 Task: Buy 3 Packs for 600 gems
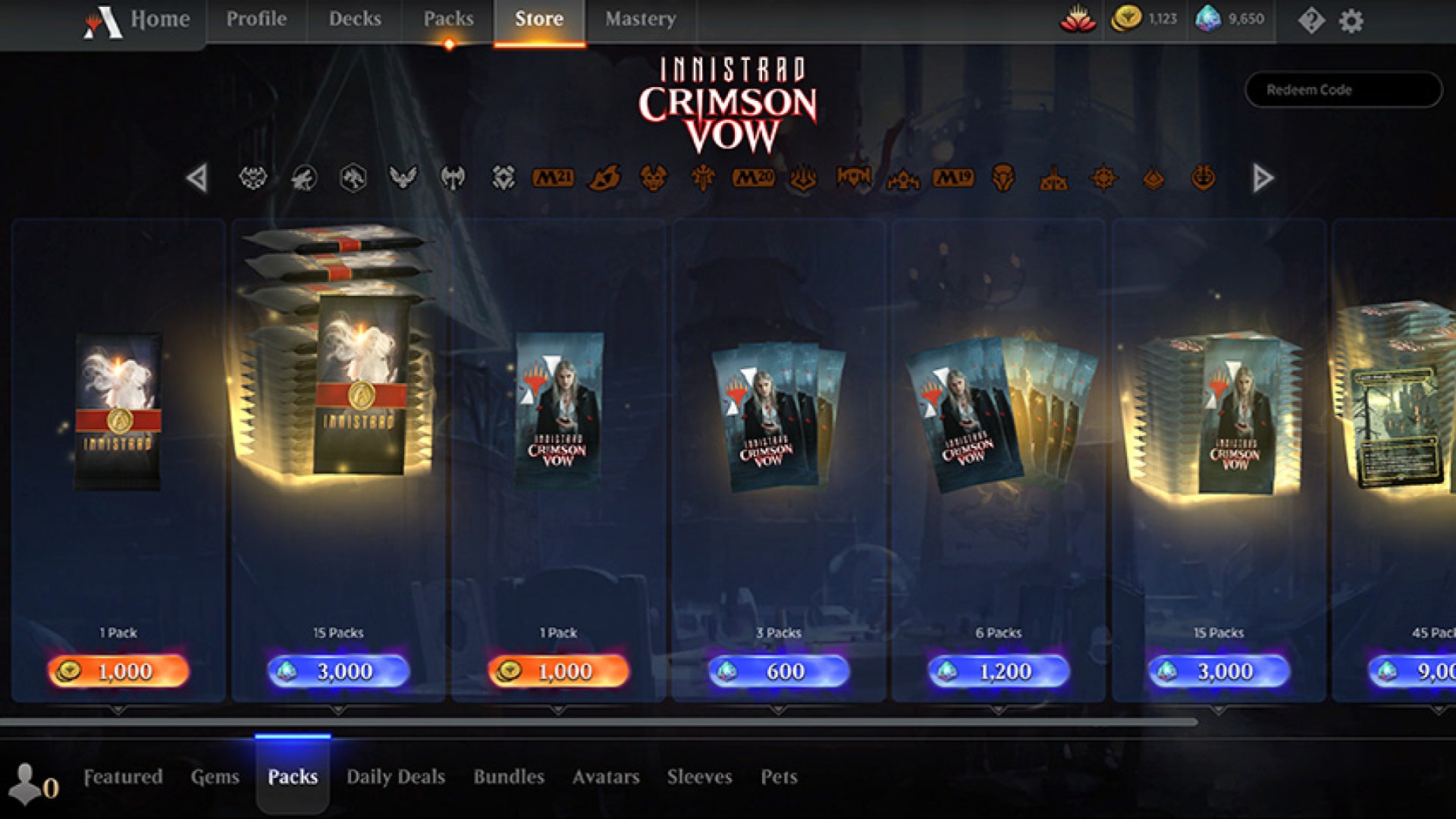[x=779, y=671]
